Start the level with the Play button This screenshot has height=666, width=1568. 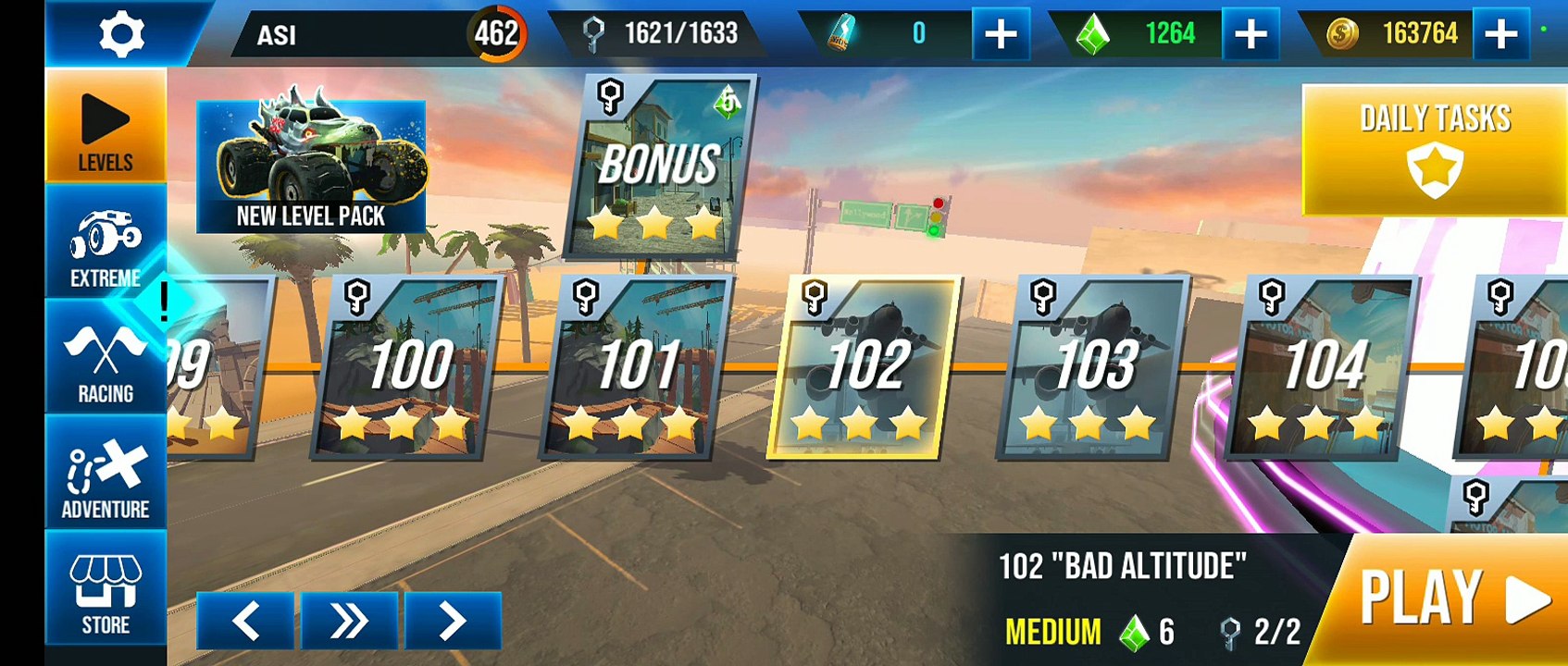tap(1450, 599)
